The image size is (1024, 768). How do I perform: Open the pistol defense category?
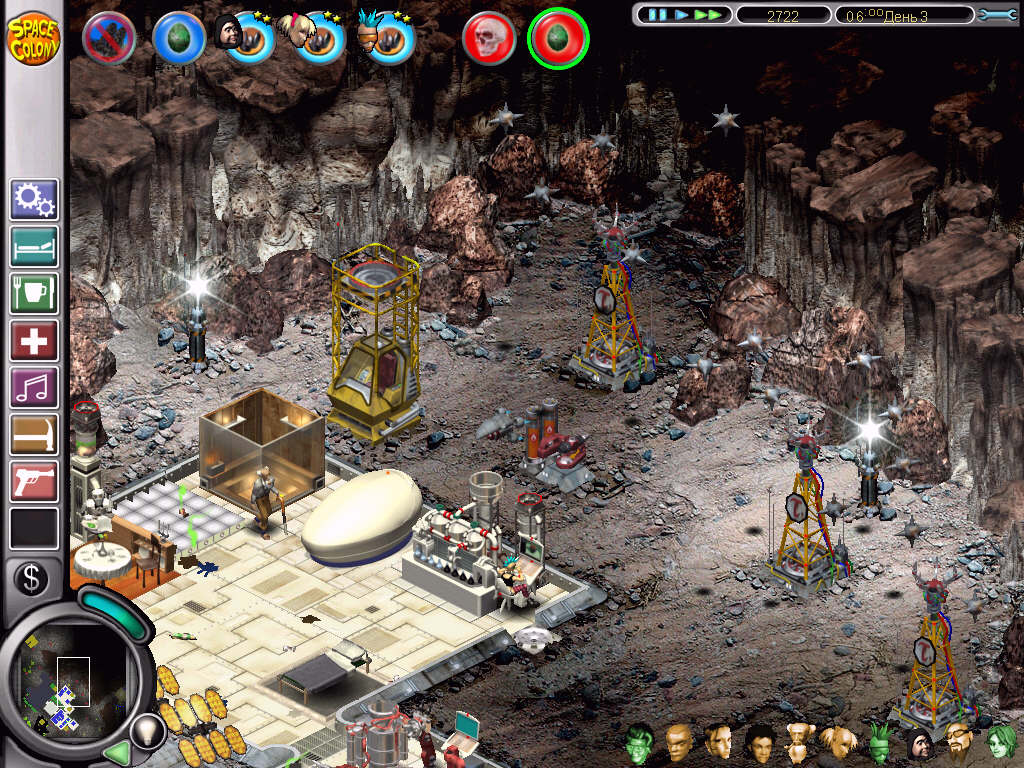pyautogui.click(x=34, y=481)
